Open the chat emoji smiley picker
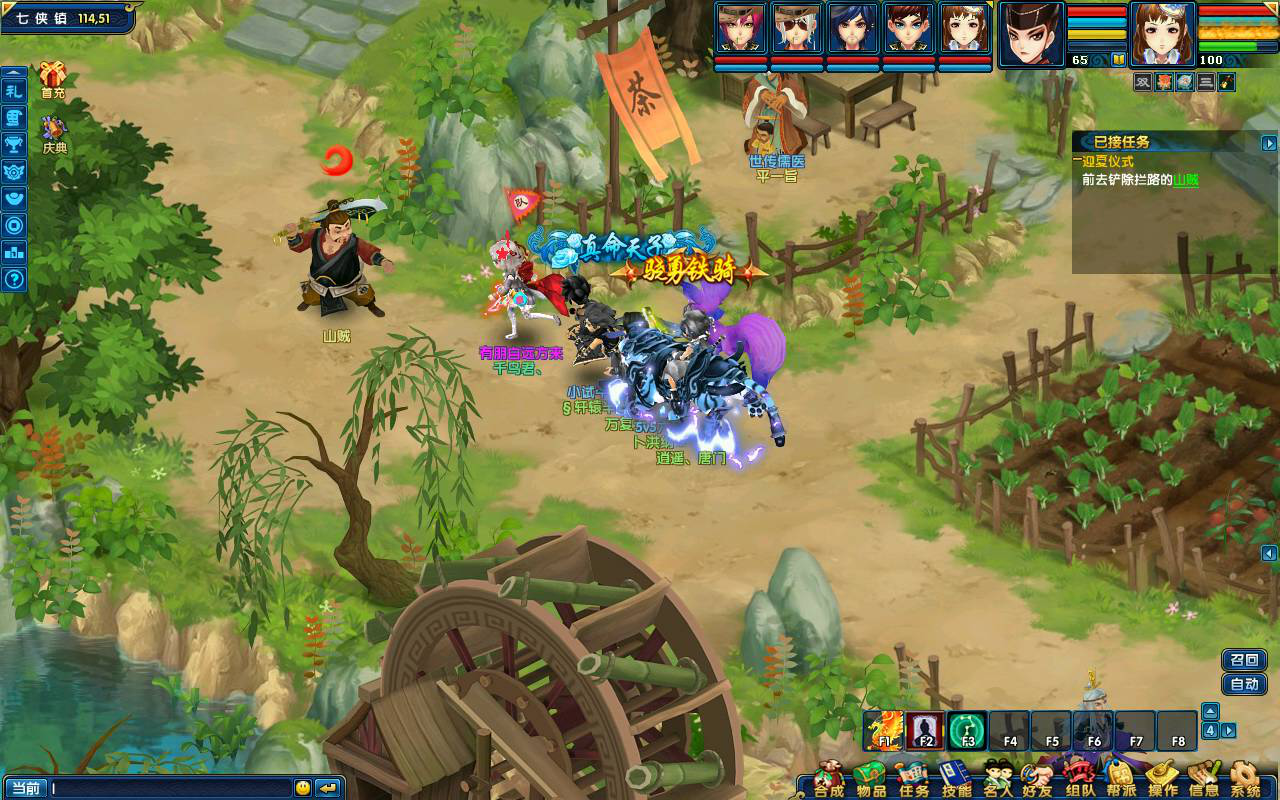The image size is (1280, 800). (302, 788)
